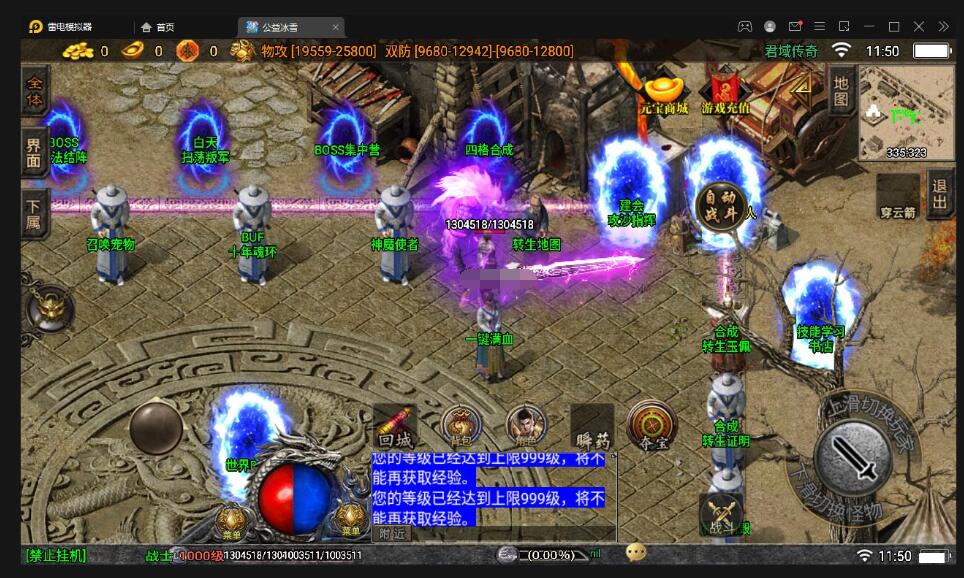
Task: Select the 全体 tab on the left
Action: point(36,89)
